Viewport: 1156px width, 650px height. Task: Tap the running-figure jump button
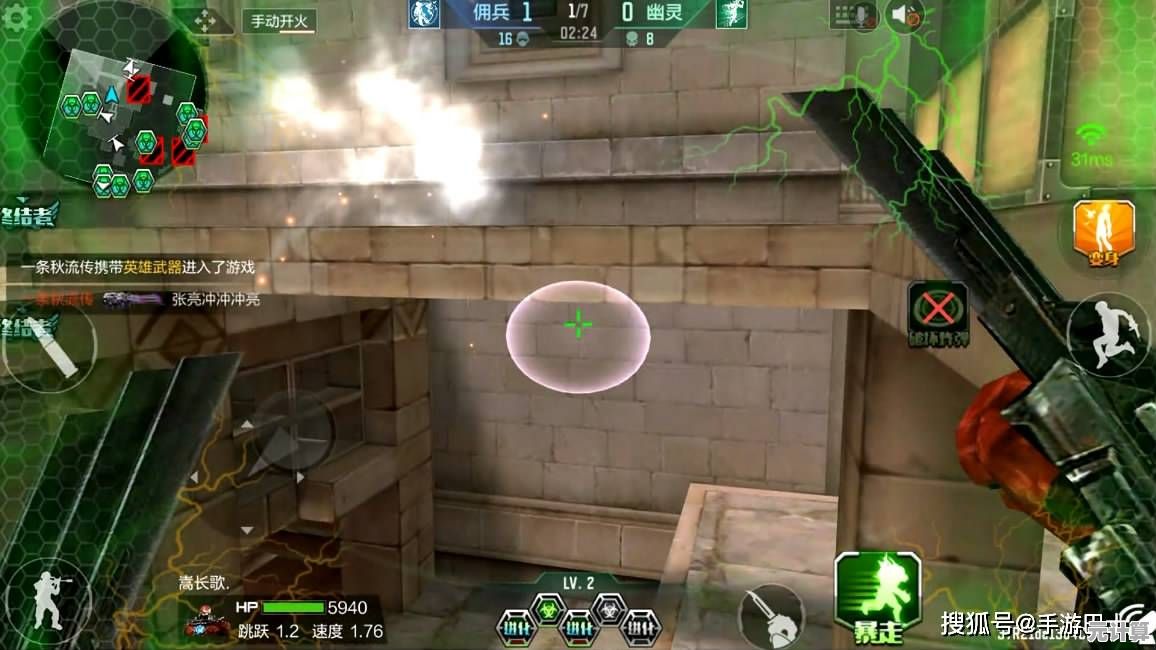pos(1107,335)
